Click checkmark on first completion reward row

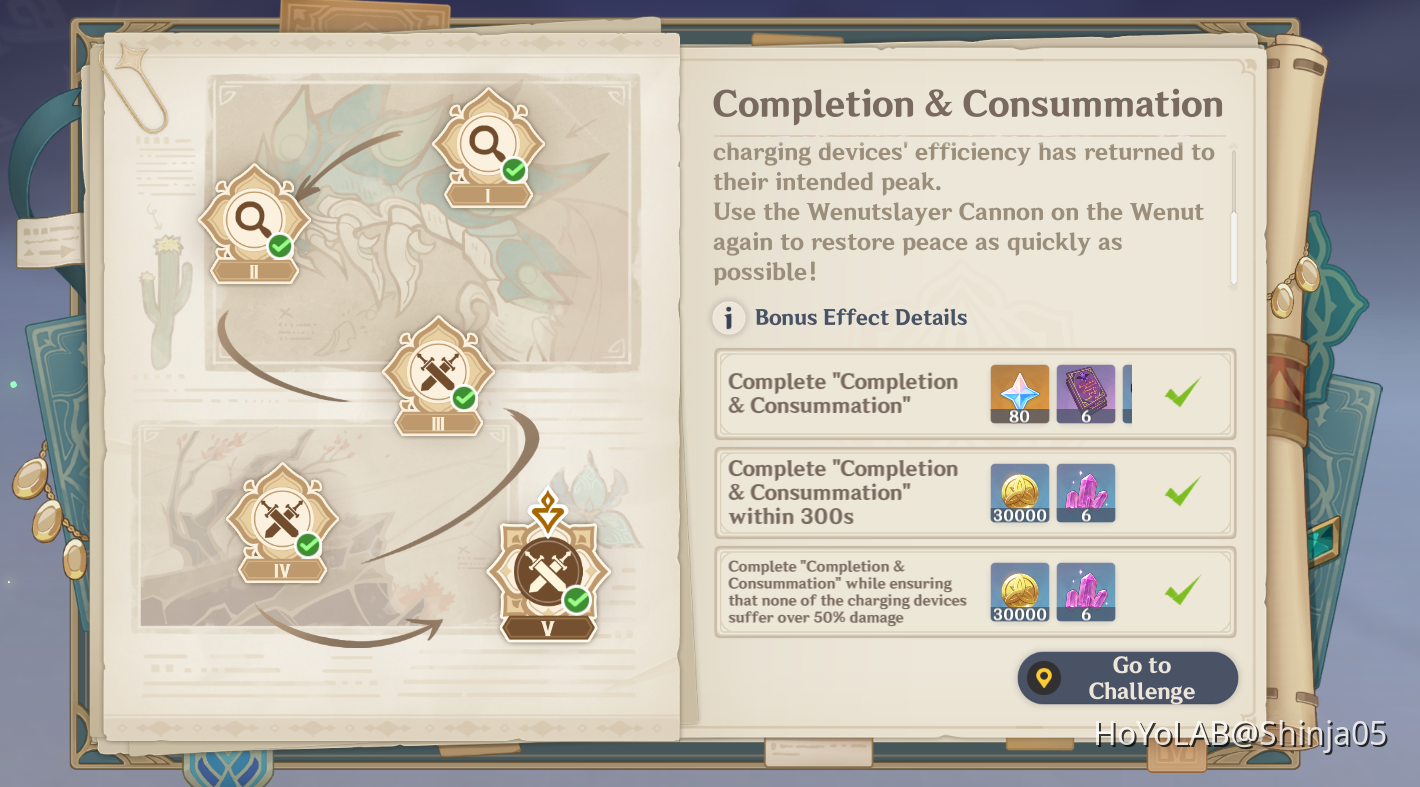(x=1181, y=393)
